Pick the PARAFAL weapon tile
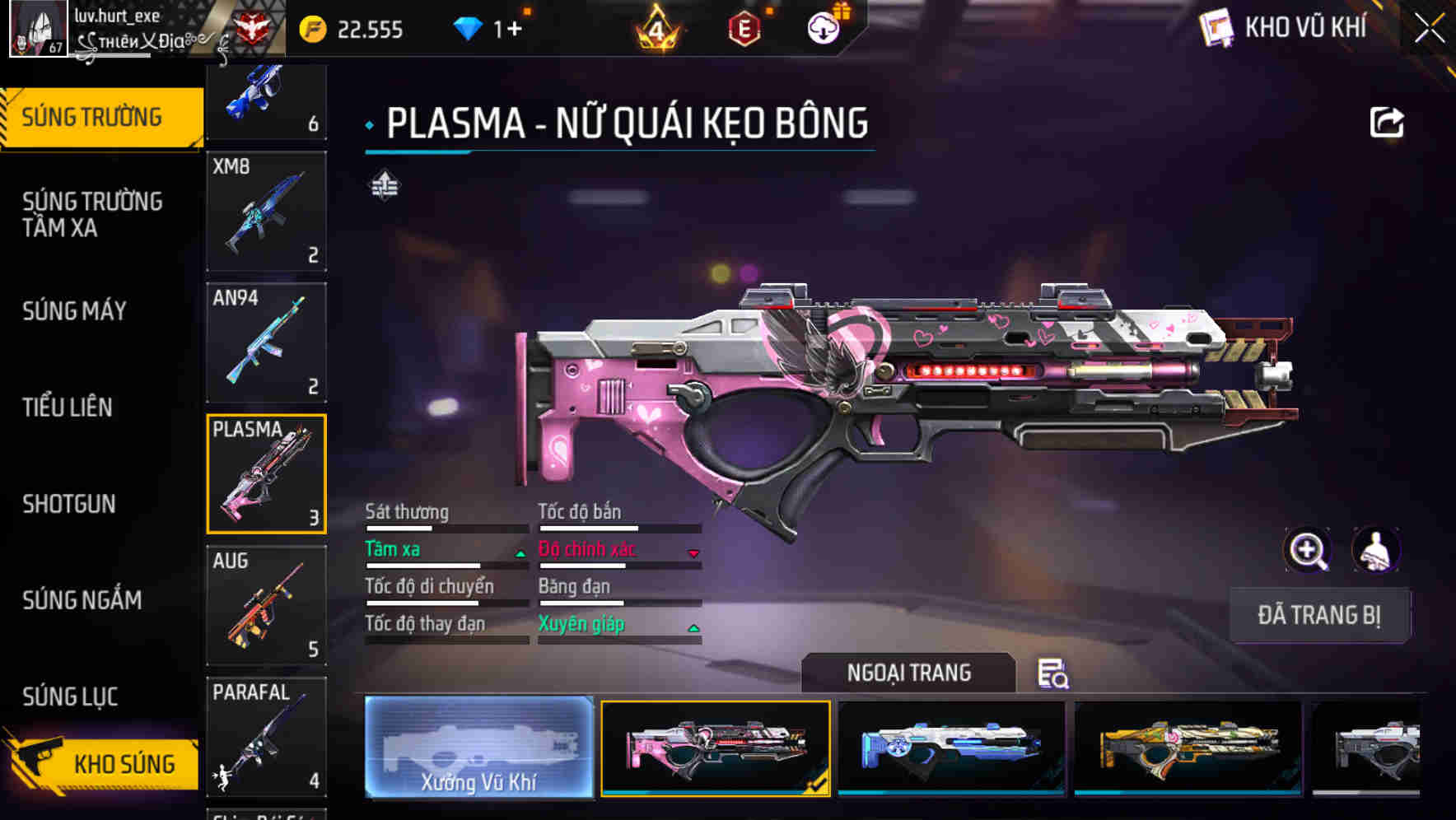 point(266,737)
